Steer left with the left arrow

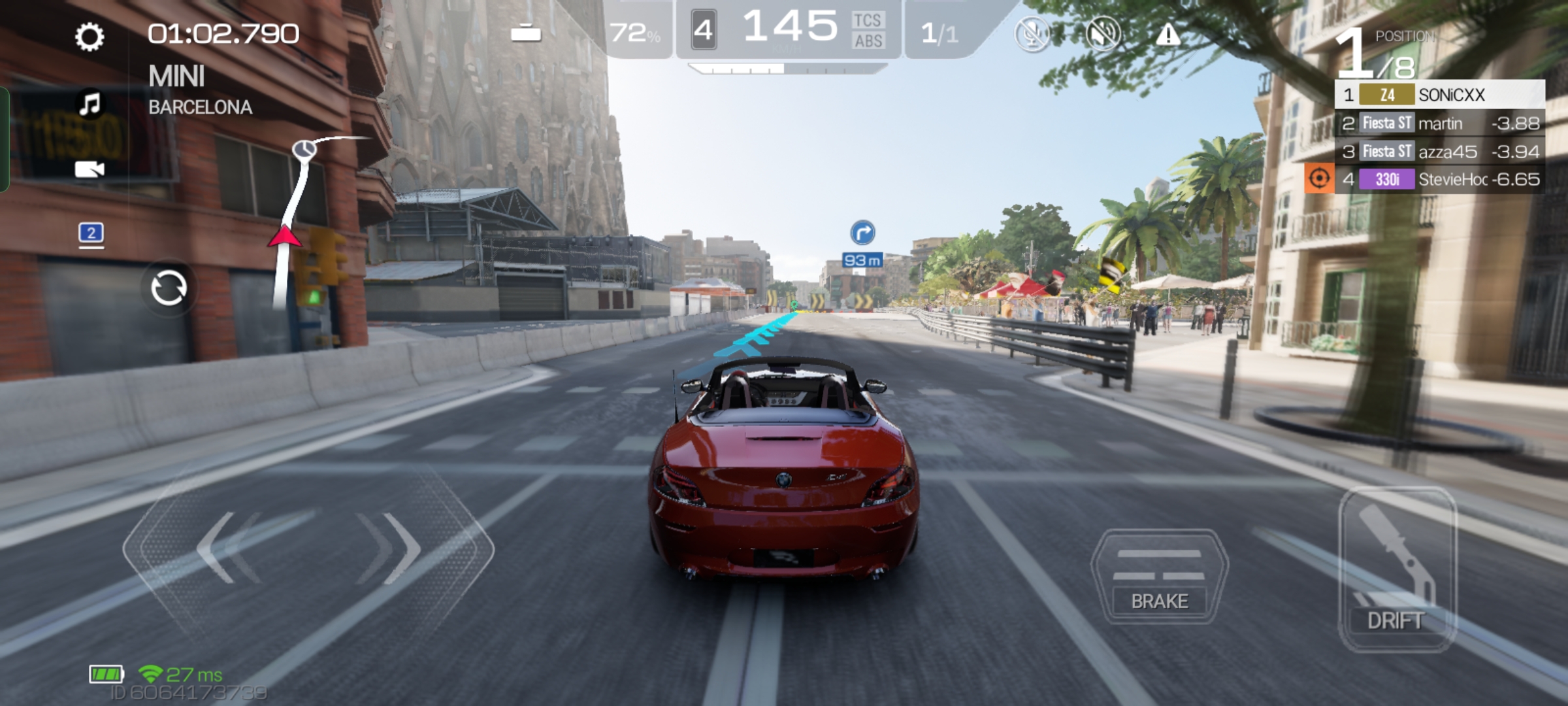(222, 548)
